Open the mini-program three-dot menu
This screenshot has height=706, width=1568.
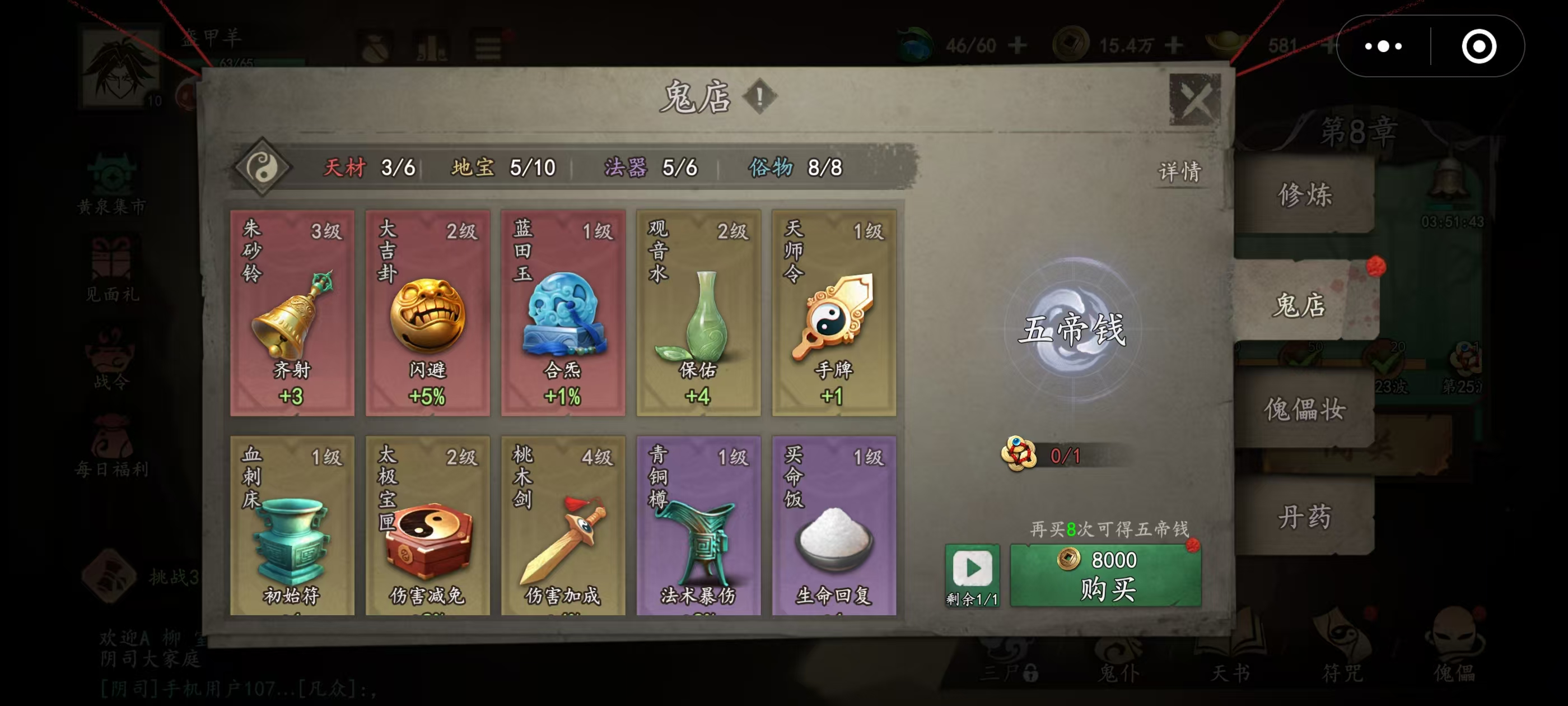click(x=1384, y=47)
